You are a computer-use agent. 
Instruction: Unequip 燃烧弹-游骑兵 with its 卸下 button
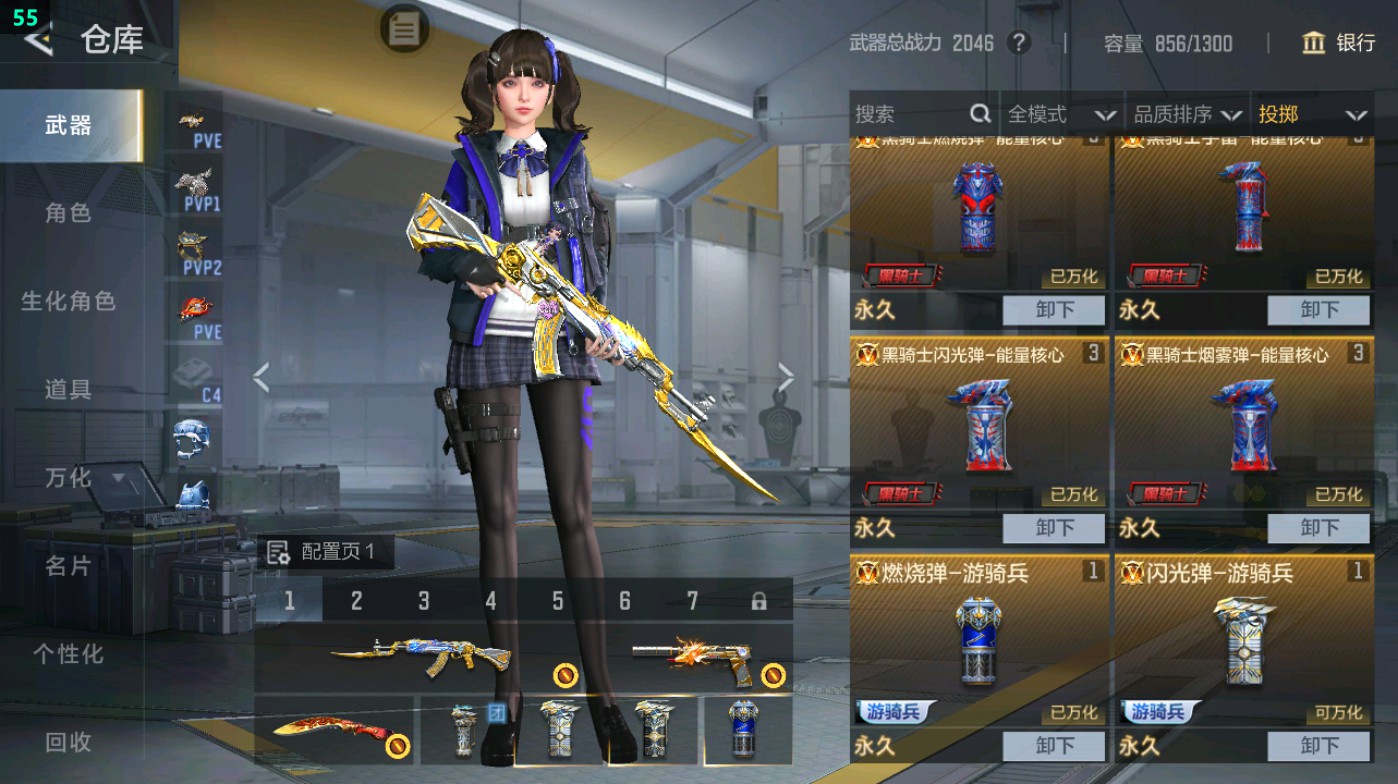pyautogui.click(x=1054, y=744)
